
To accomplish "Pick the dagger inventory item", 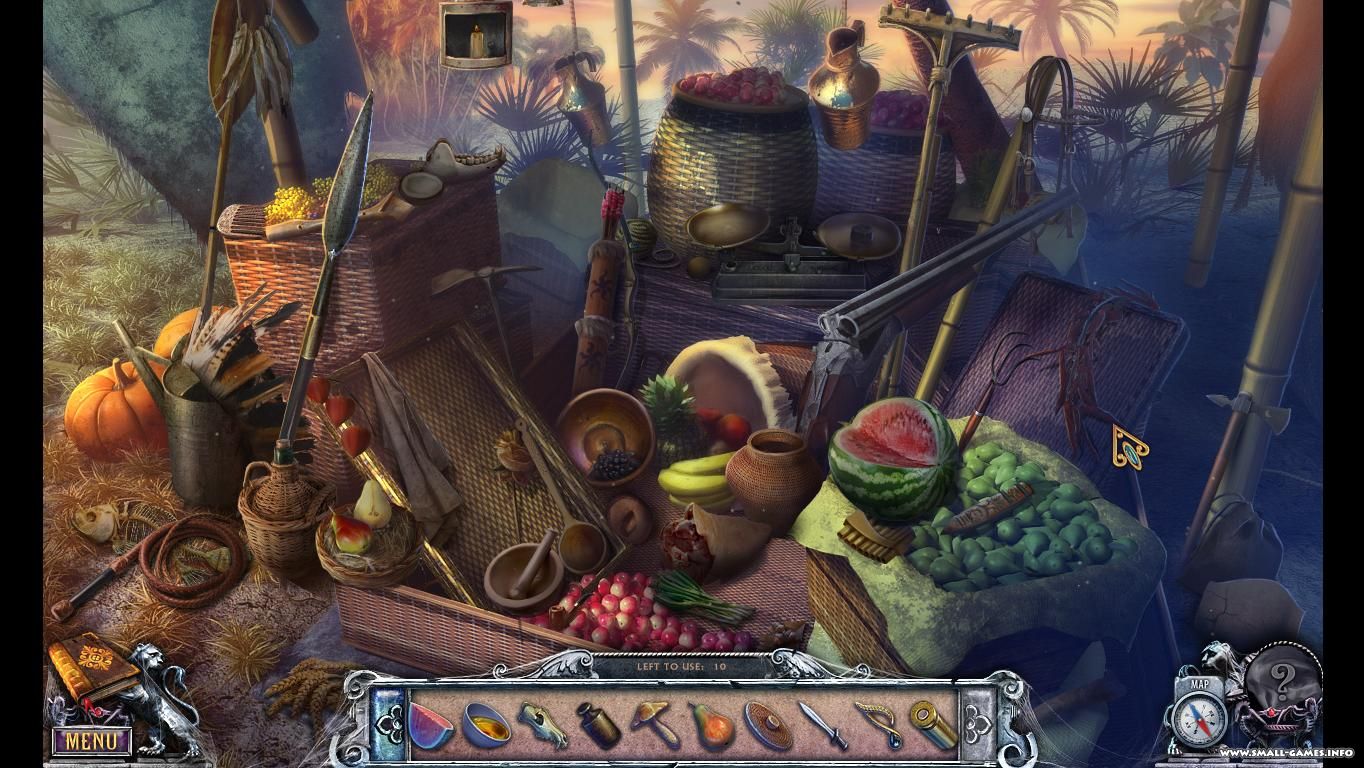I will (x=822, y=724).
